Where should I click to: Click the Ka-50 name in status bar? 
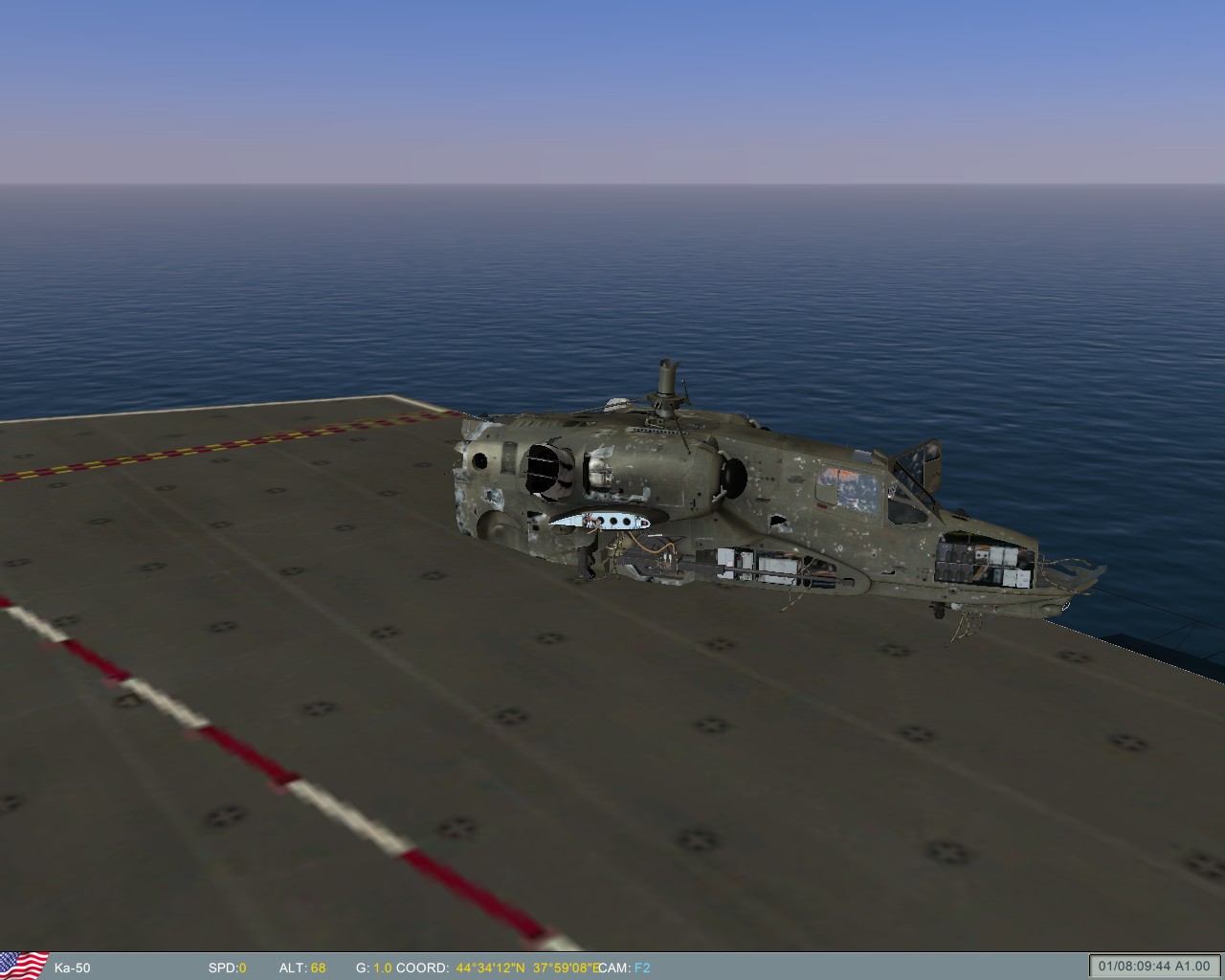click(75, 968)
